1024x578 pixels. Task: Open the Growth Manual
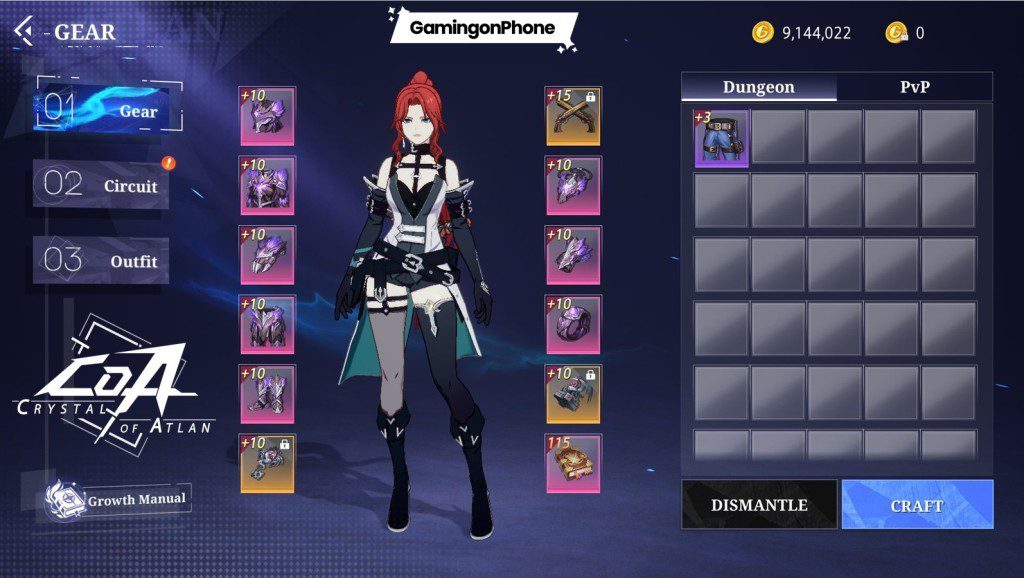pos(117,499)
